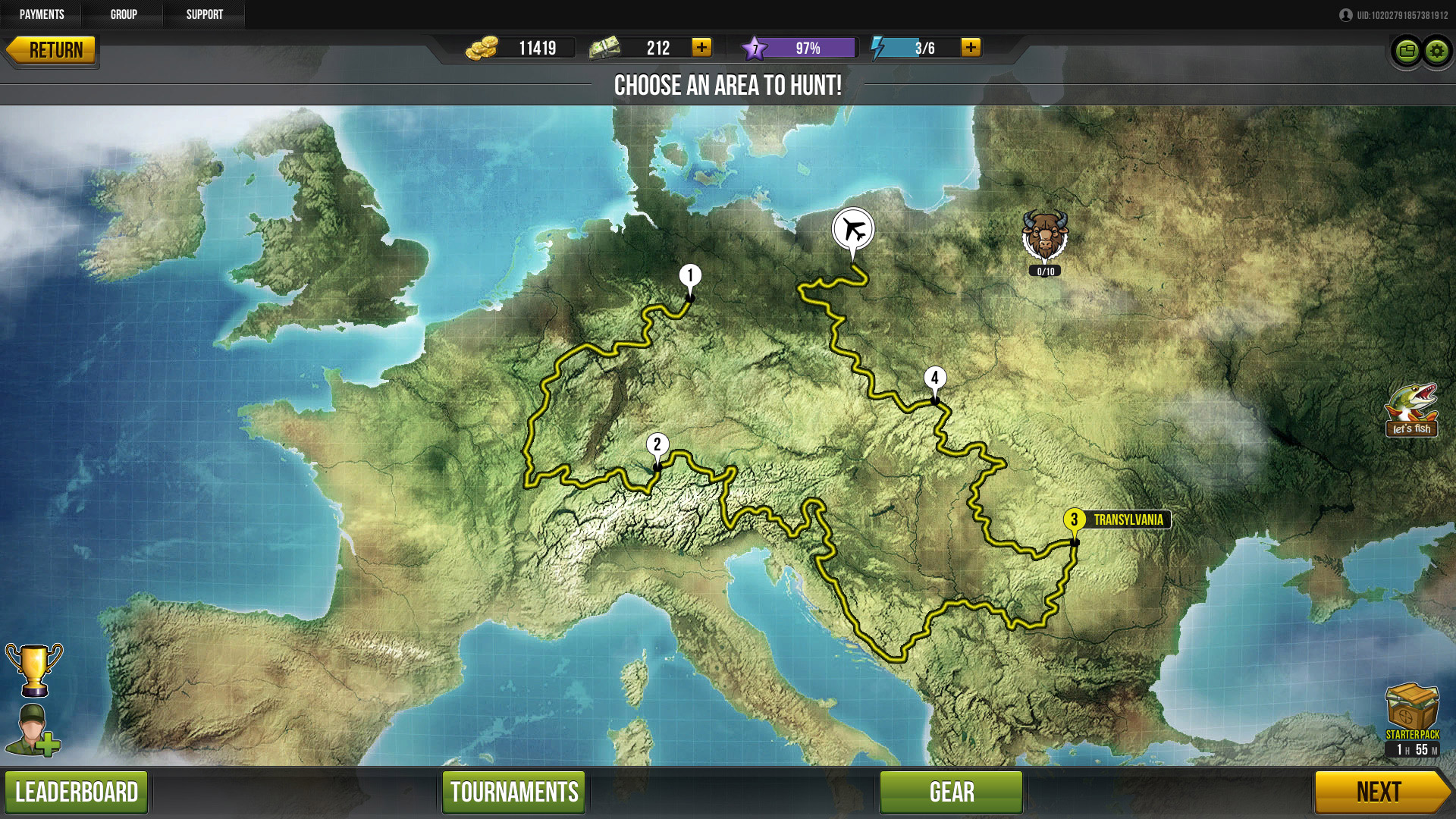Select hunting area marker 4
Image resolution: width=1456 pixels, height=819 pixels.
point(935,378)
